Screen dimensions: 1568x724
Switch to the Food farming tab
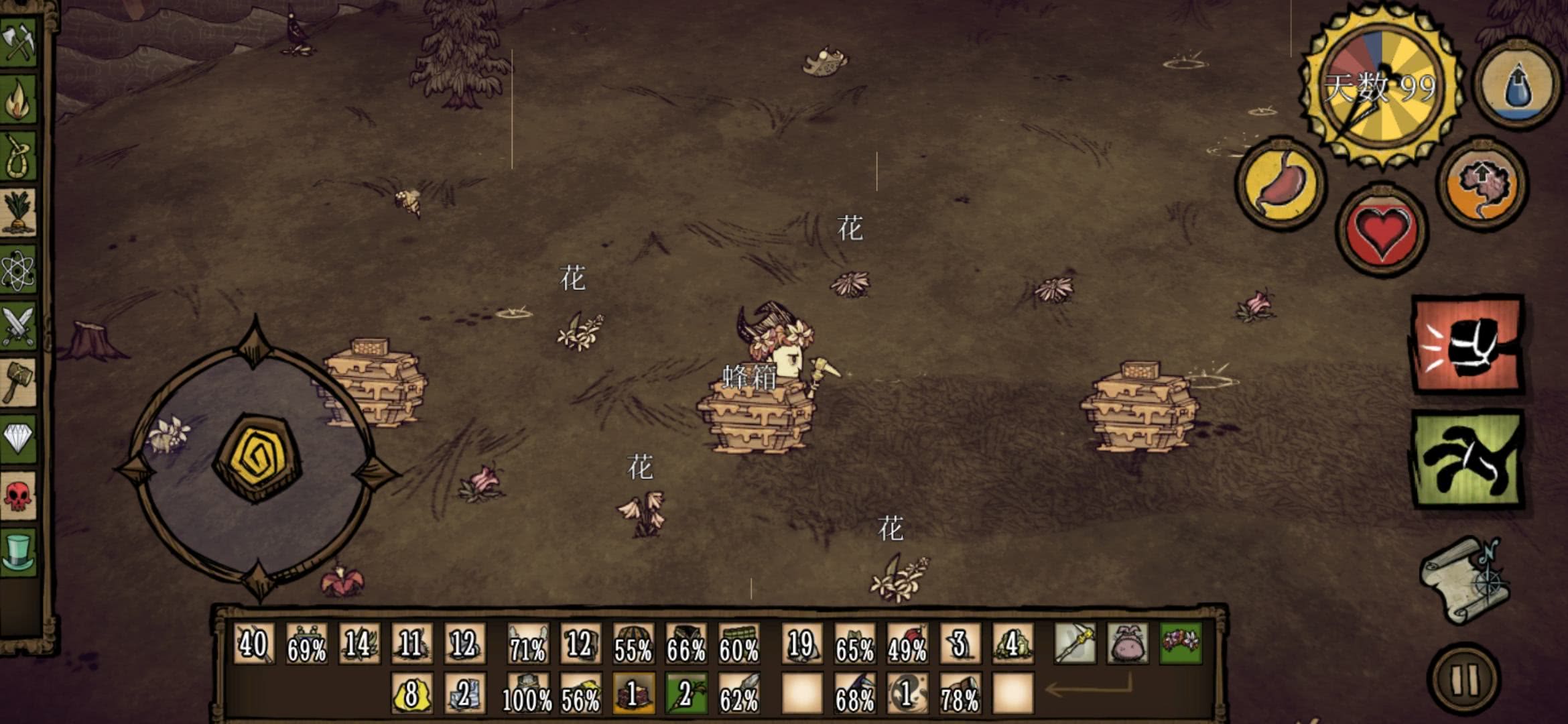(x=19, y=213)
